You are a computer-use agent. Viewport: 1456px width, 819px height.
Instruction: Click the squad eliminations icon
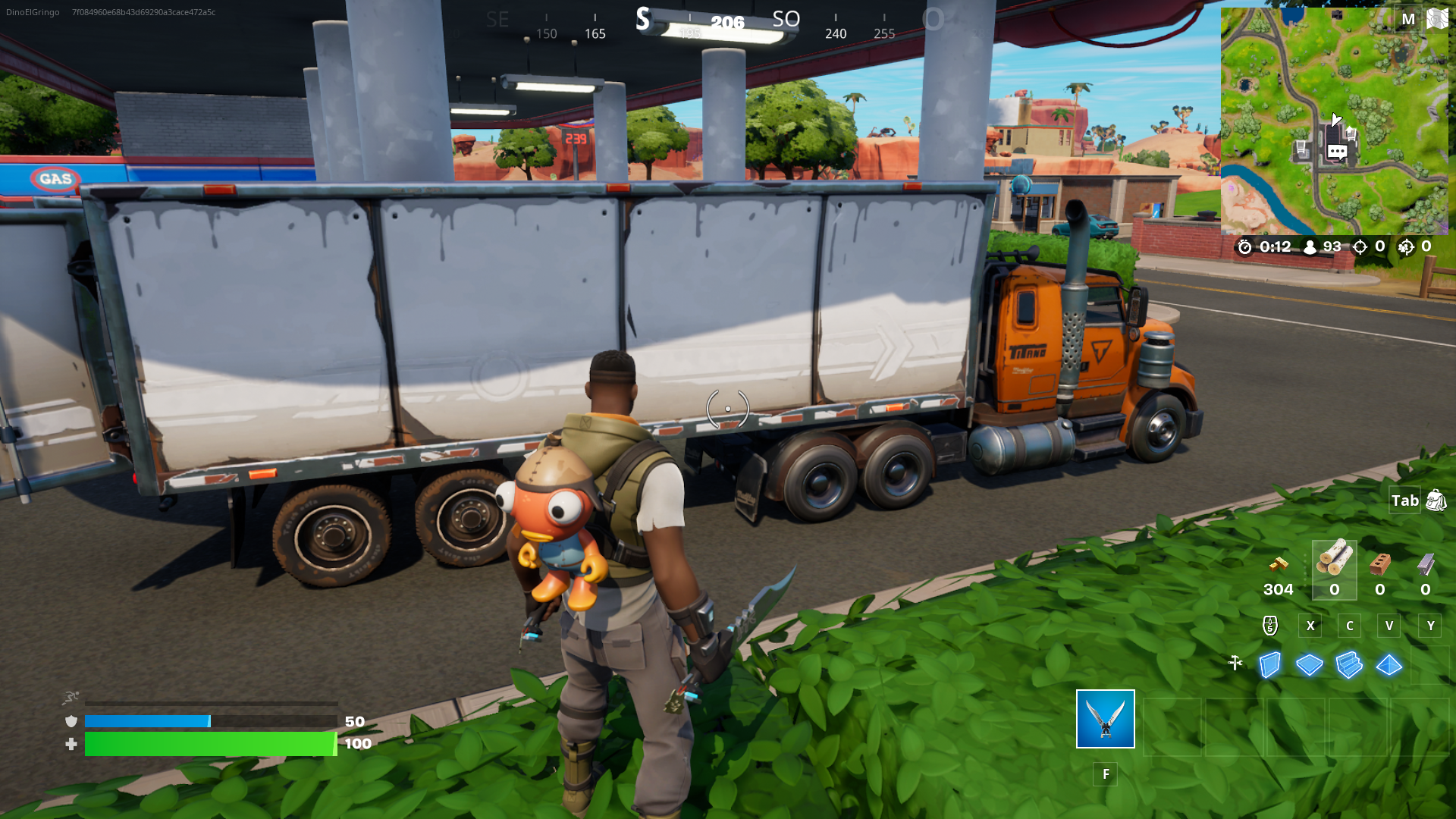tap(1407, 248)
